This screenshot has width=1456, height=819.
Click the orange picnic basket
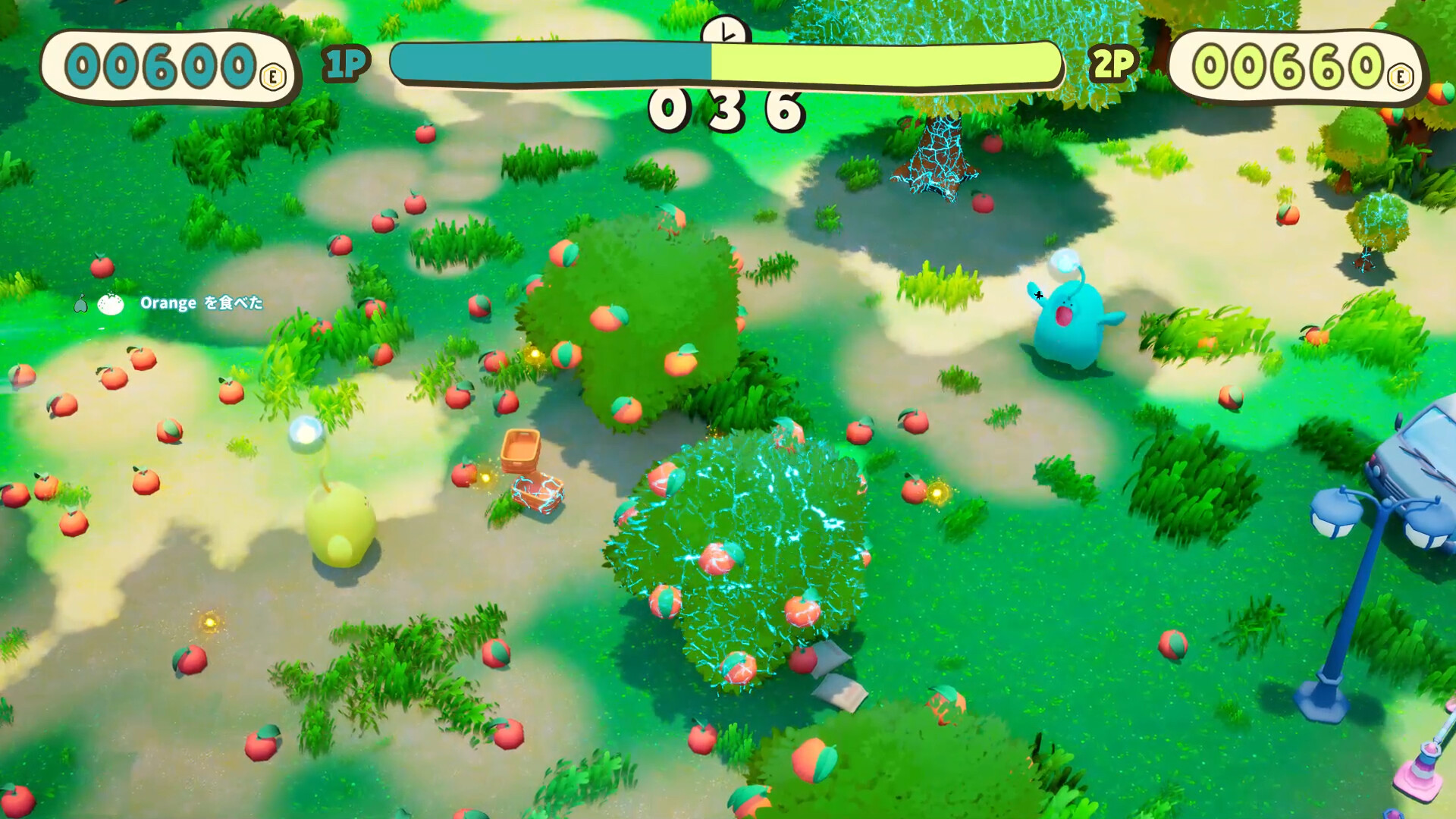(x=522, y=450)
